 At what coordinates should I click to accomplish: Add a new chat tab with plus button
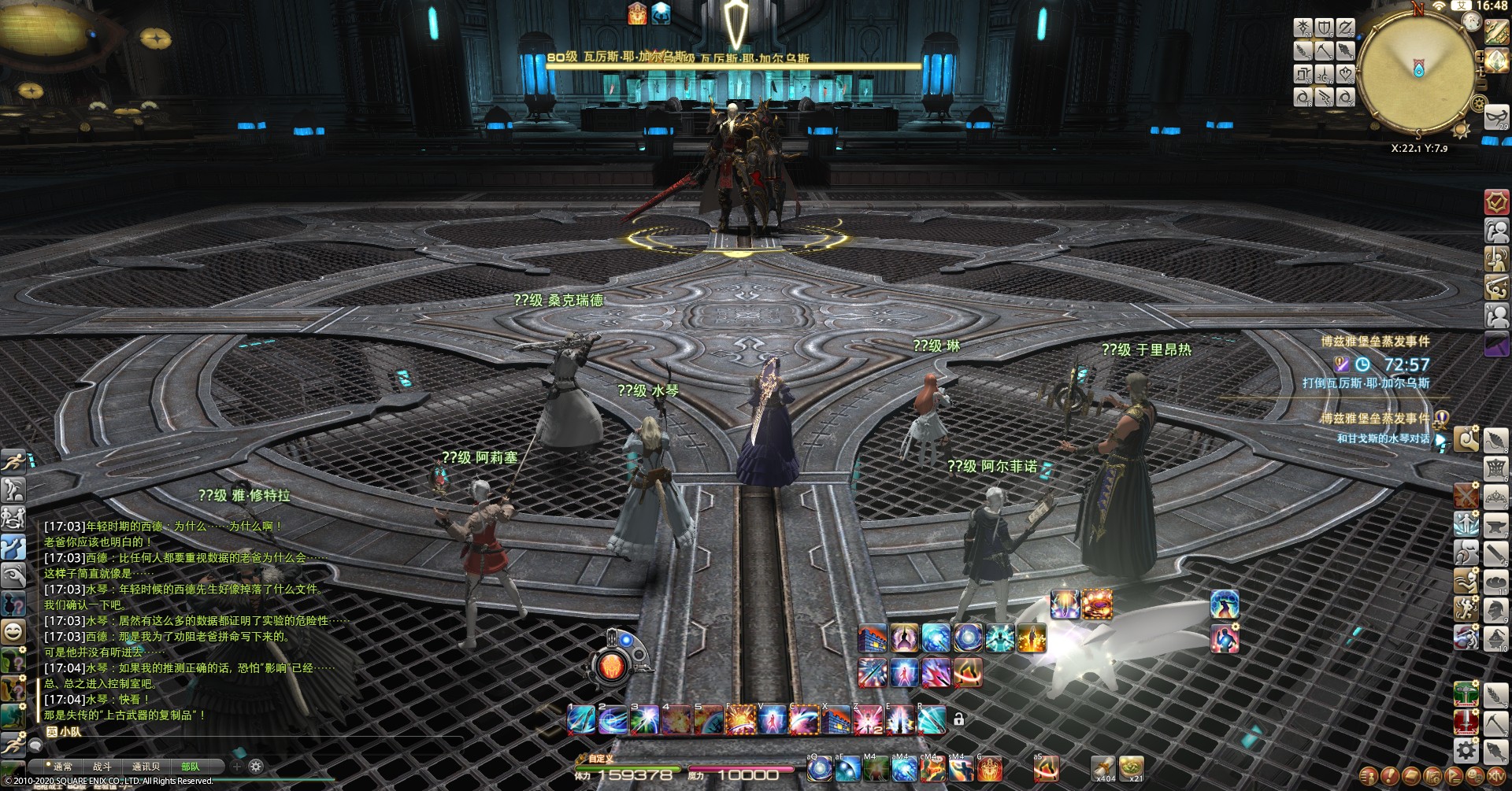tap(236, 765)
